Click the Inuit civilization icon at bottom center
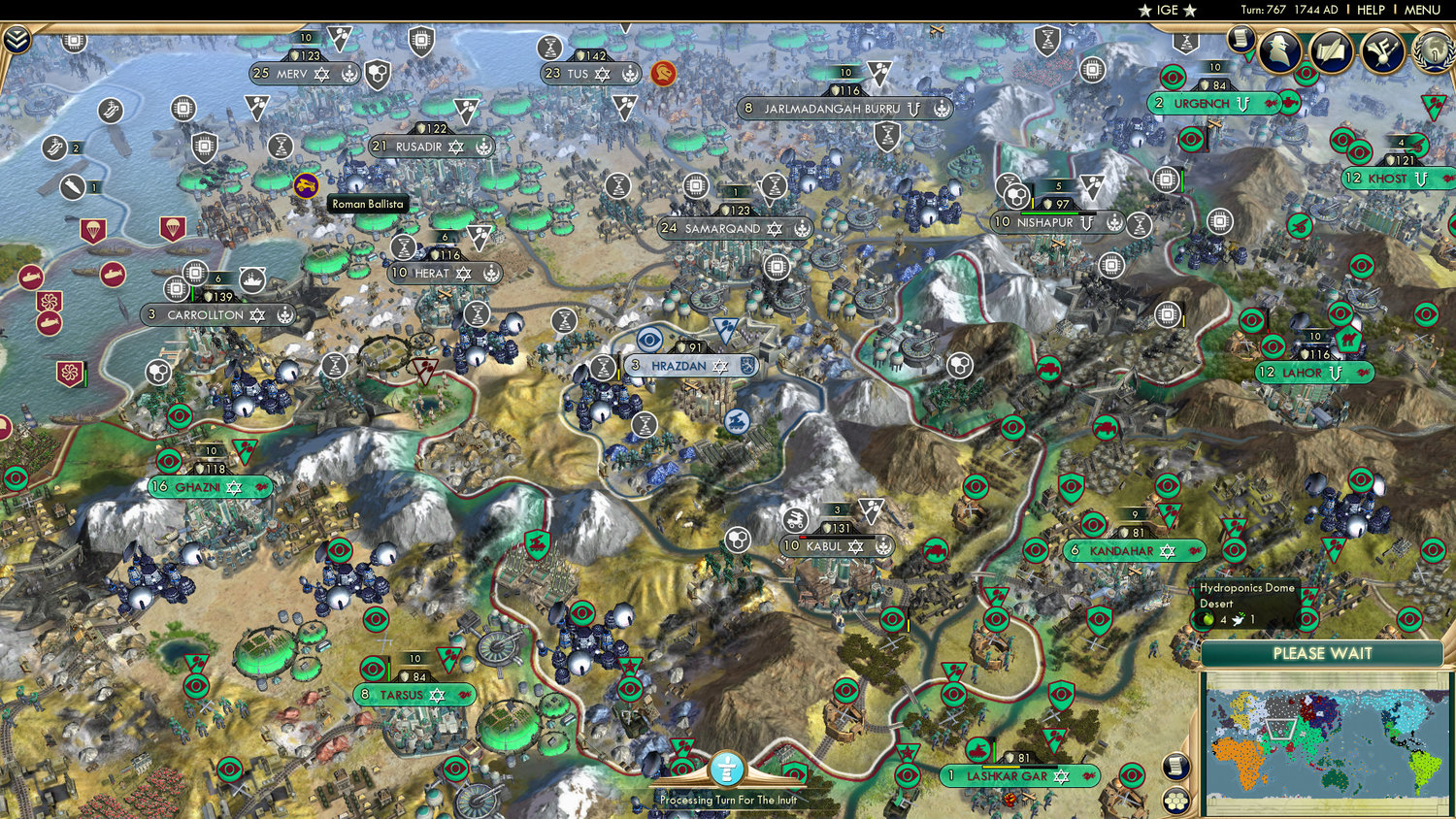 [726, 769]
